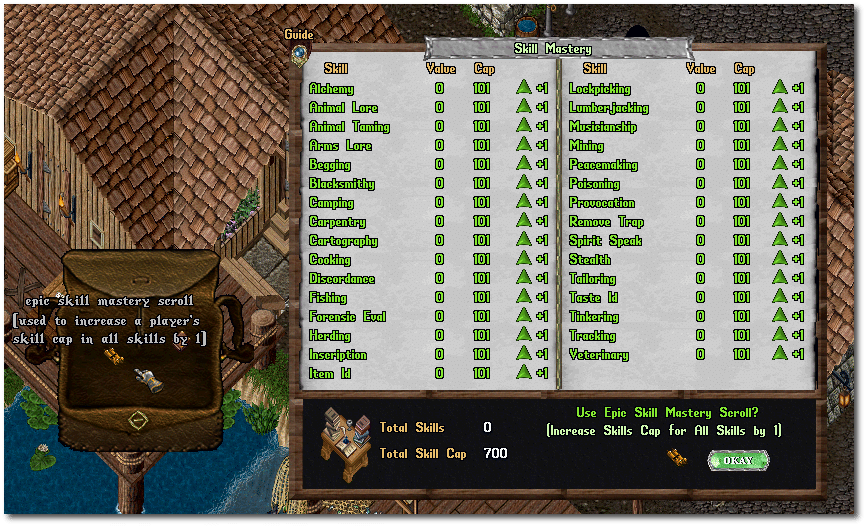Click the green arrow beside Stealth

pos(779,259)
